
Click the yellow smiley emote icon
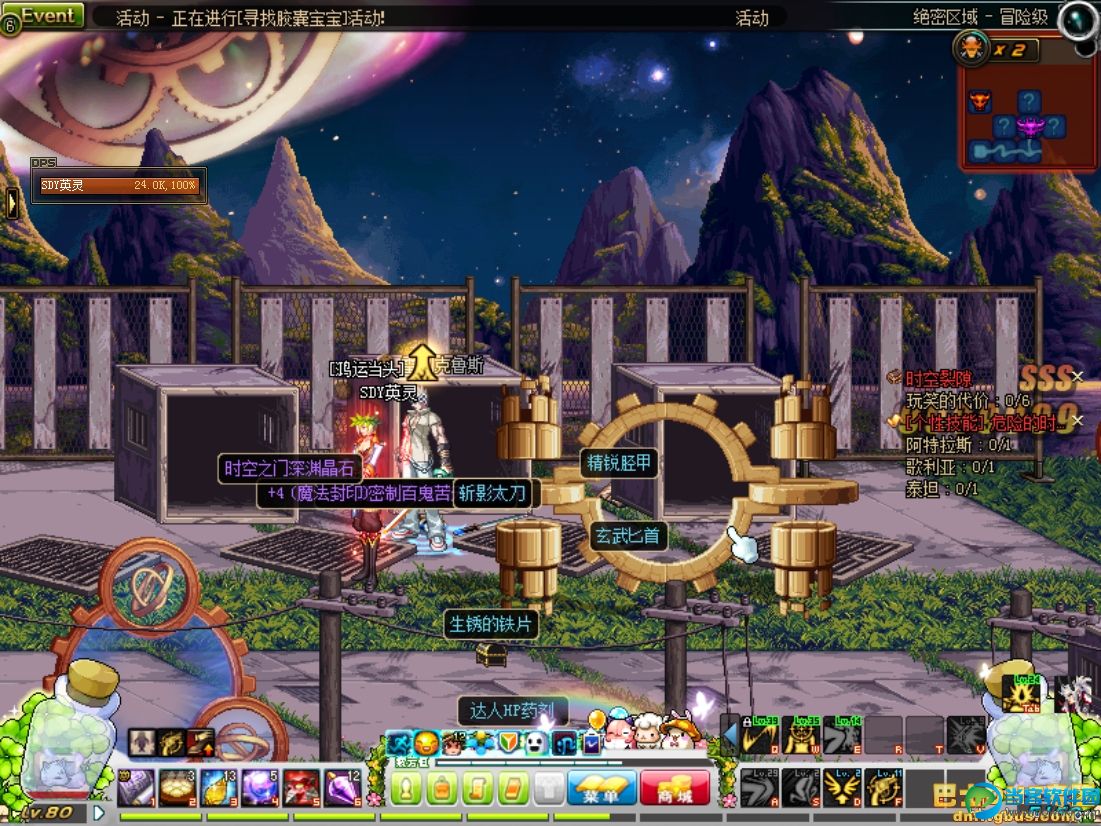point(427,743)
